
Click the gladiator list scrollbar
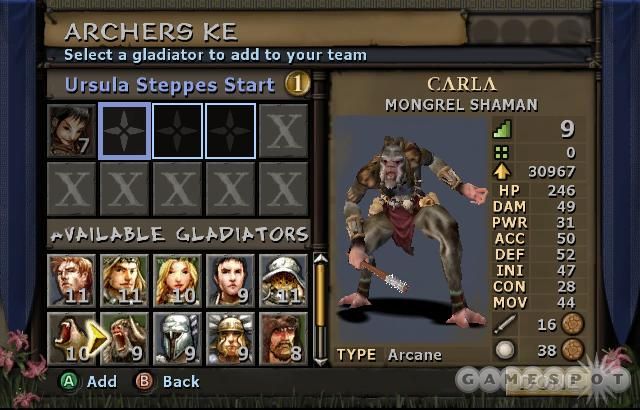tap(320, 300)
